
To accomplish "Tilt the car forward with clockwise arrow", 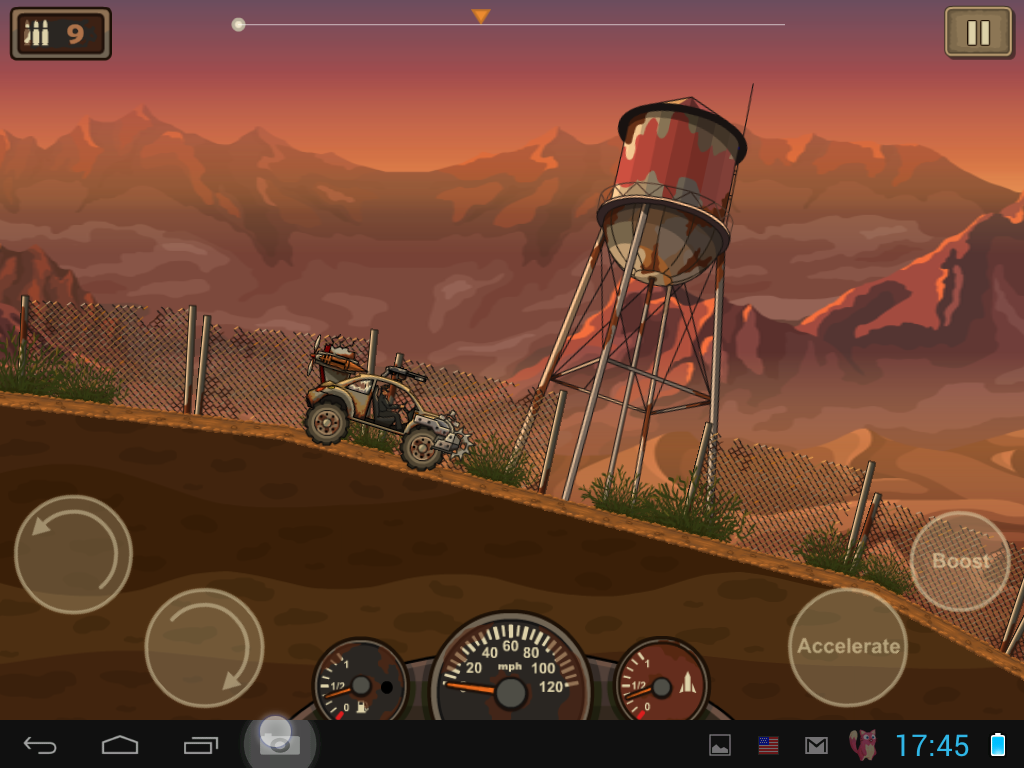I will (x=204, y=647).
